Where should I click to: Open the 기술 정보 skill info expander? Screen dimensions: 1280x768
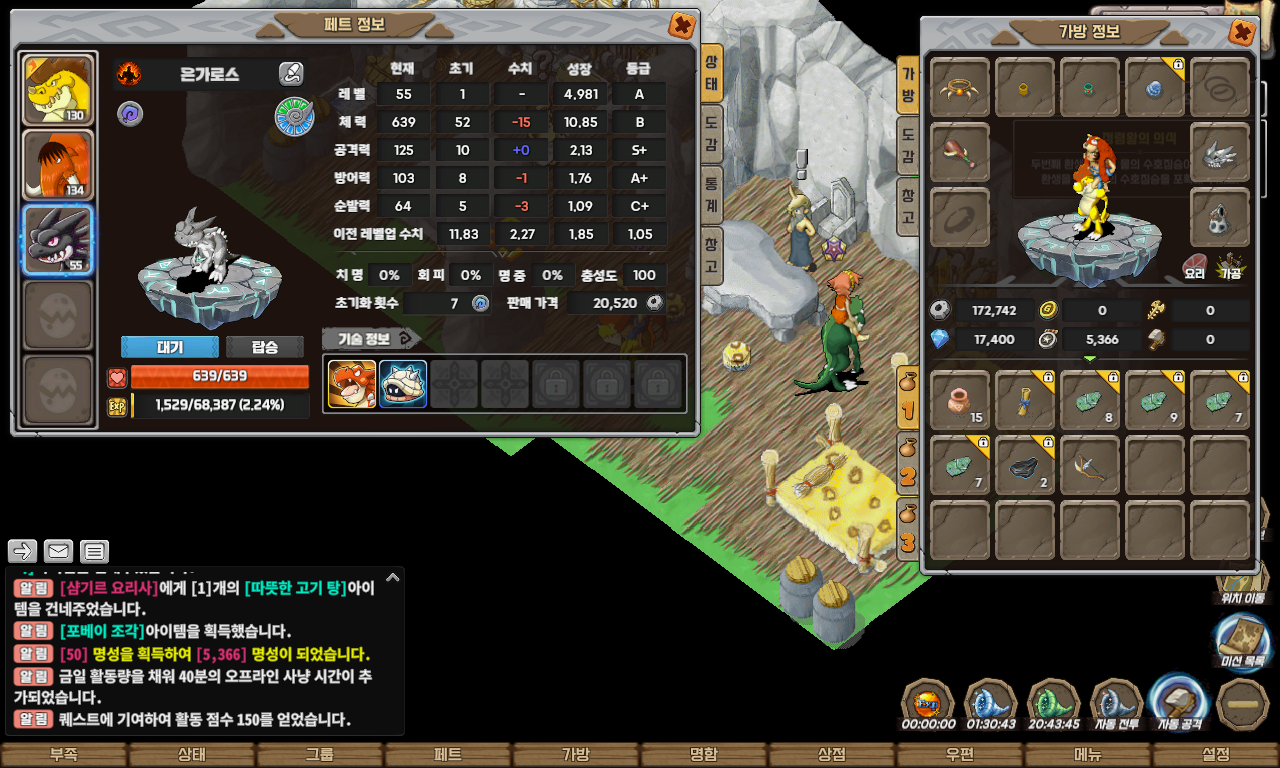tap(371, 339)
